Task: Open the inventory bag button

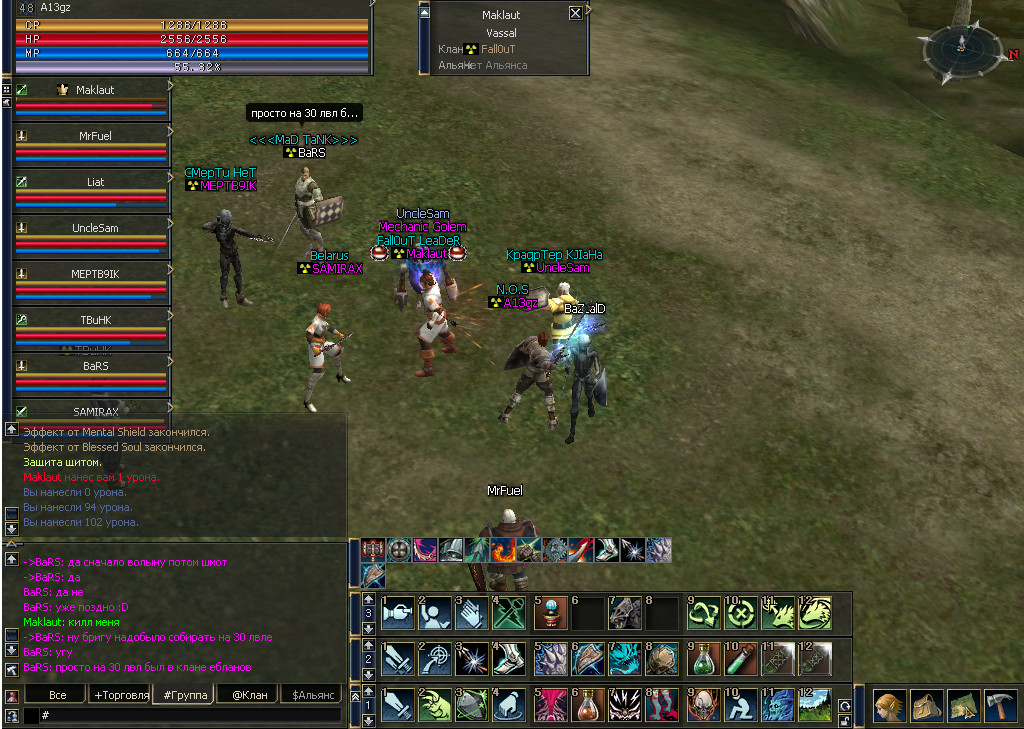Action: [926, 706]
